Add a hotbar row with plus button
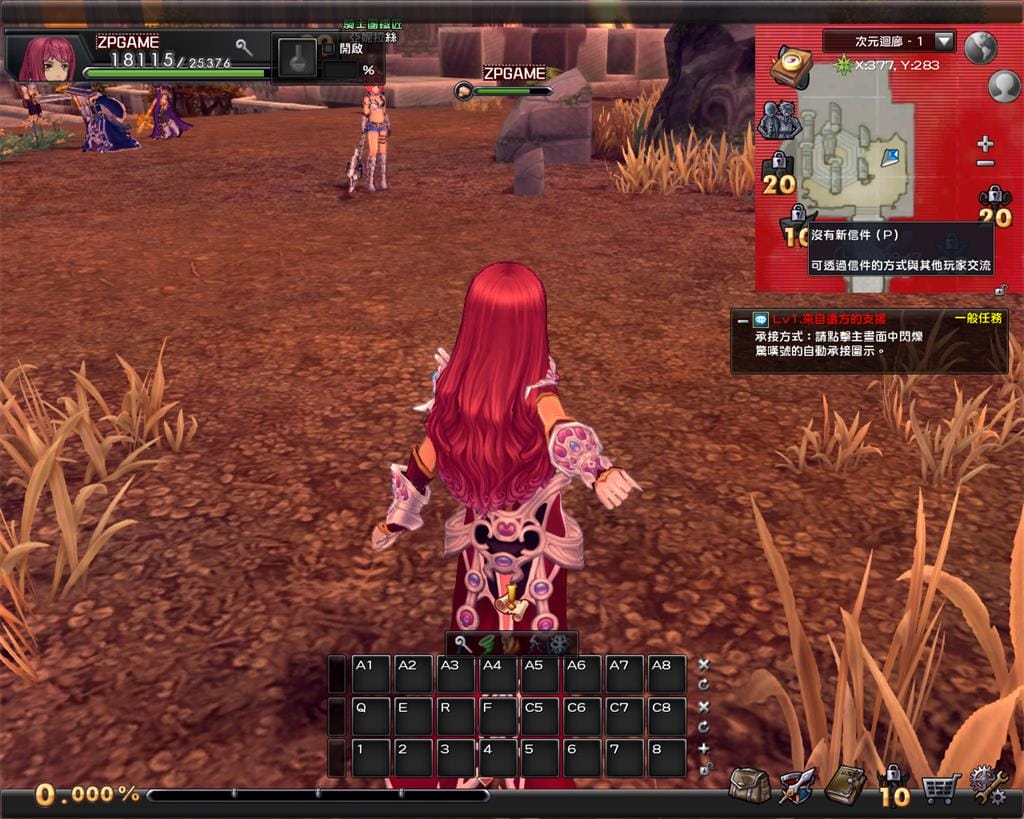1024x819 pixels. [704, 748]
